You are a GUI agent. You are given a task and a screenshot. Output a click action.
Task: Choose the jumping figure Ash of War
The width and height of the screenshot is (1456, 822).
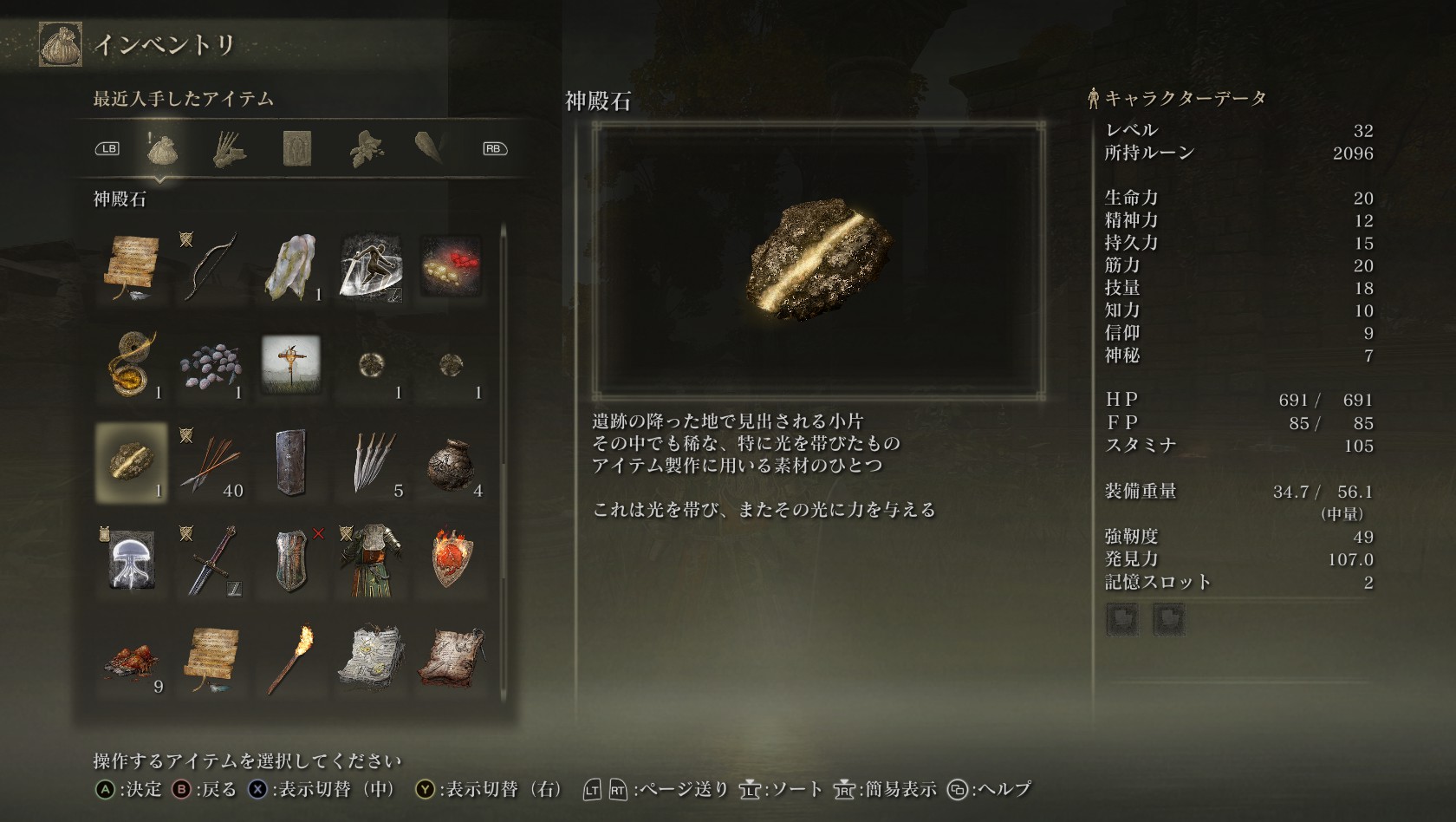371,265
